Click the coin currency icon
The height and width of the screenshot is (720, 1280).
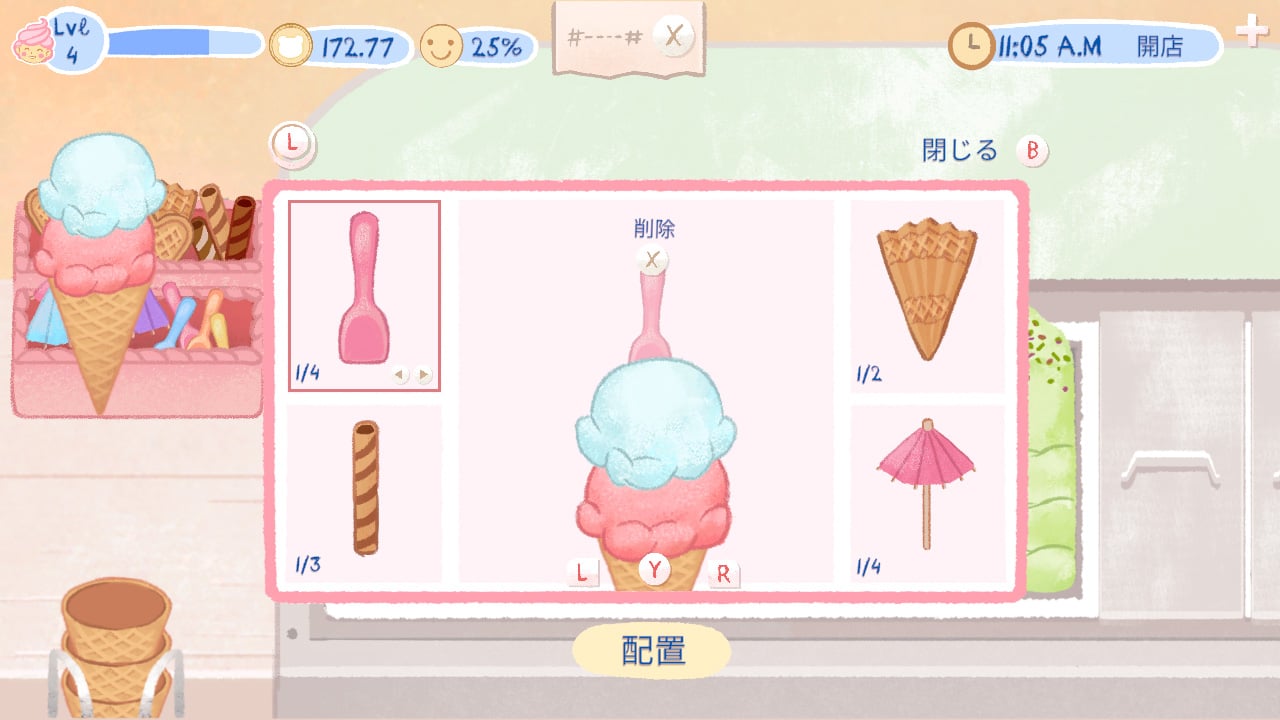(288, 44)
